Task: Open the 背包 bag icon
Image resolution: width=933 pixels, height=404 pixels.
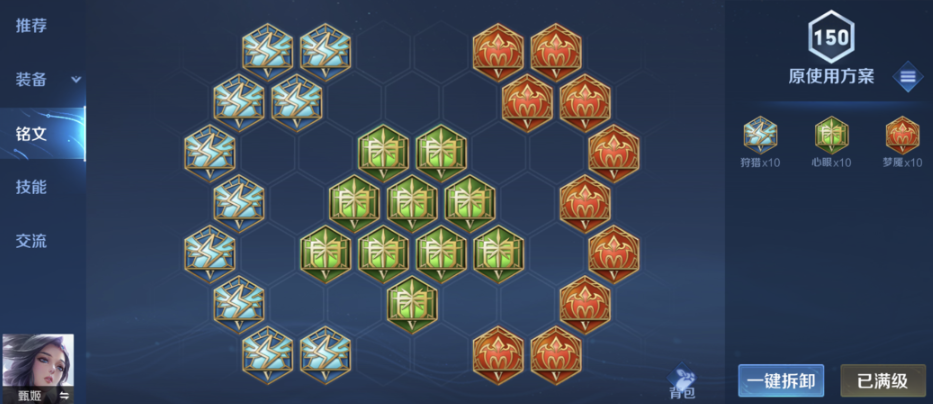Action: [683, 381]
